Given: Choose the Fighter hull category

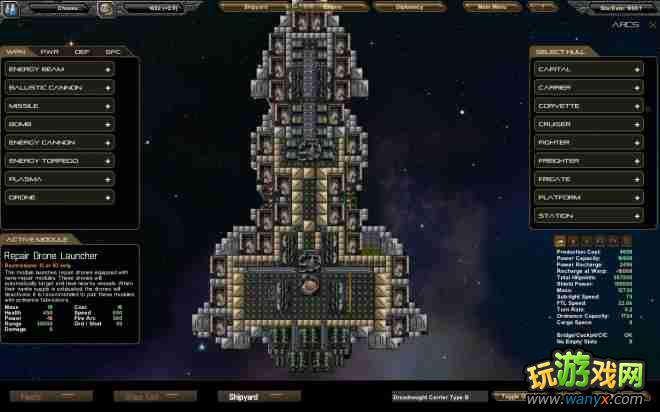Looking at the screenshot, I should pyautogui.click(x=587, y=142).
